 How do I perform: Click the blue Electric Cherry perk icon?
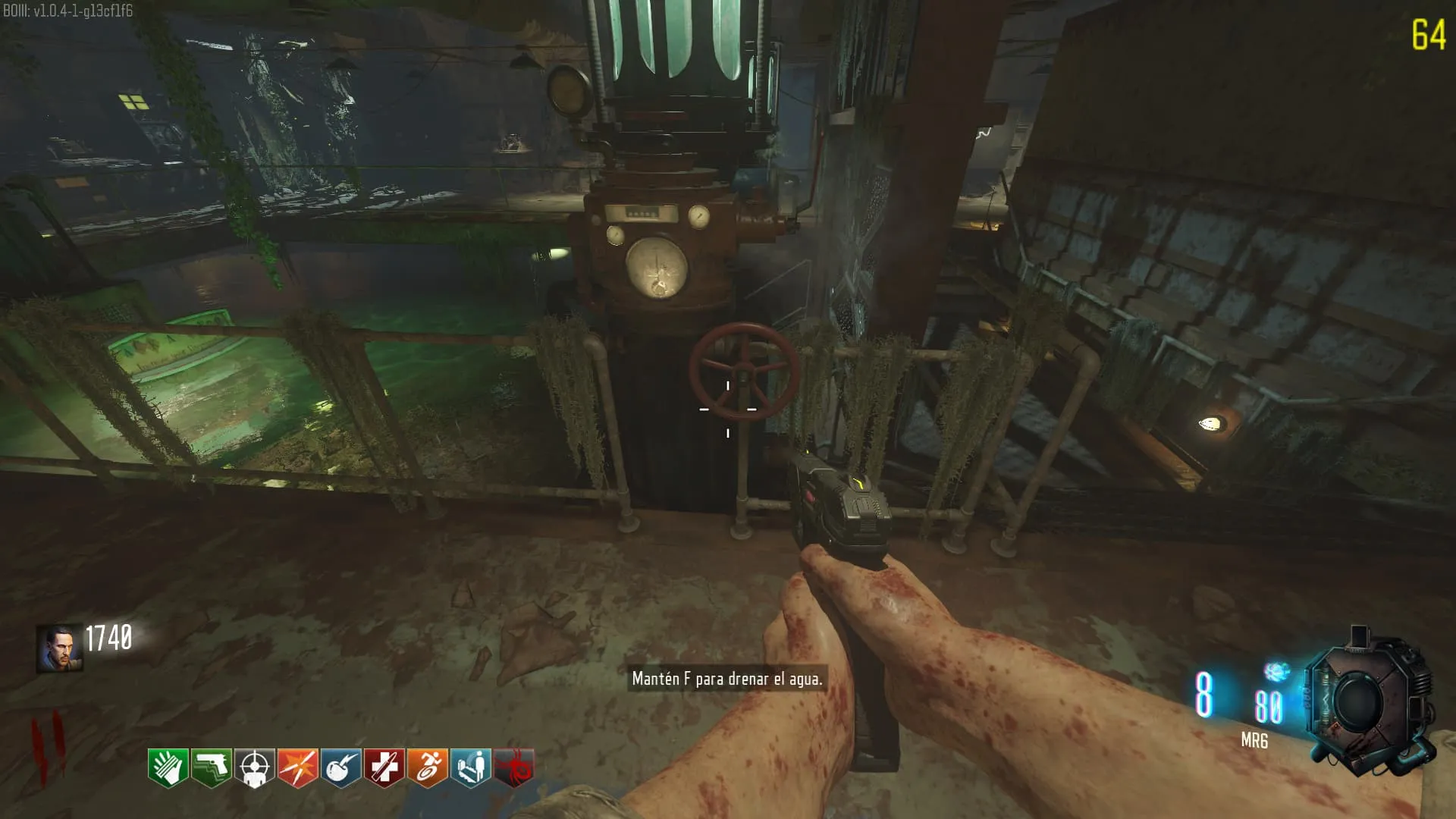[x=341, y=767]
